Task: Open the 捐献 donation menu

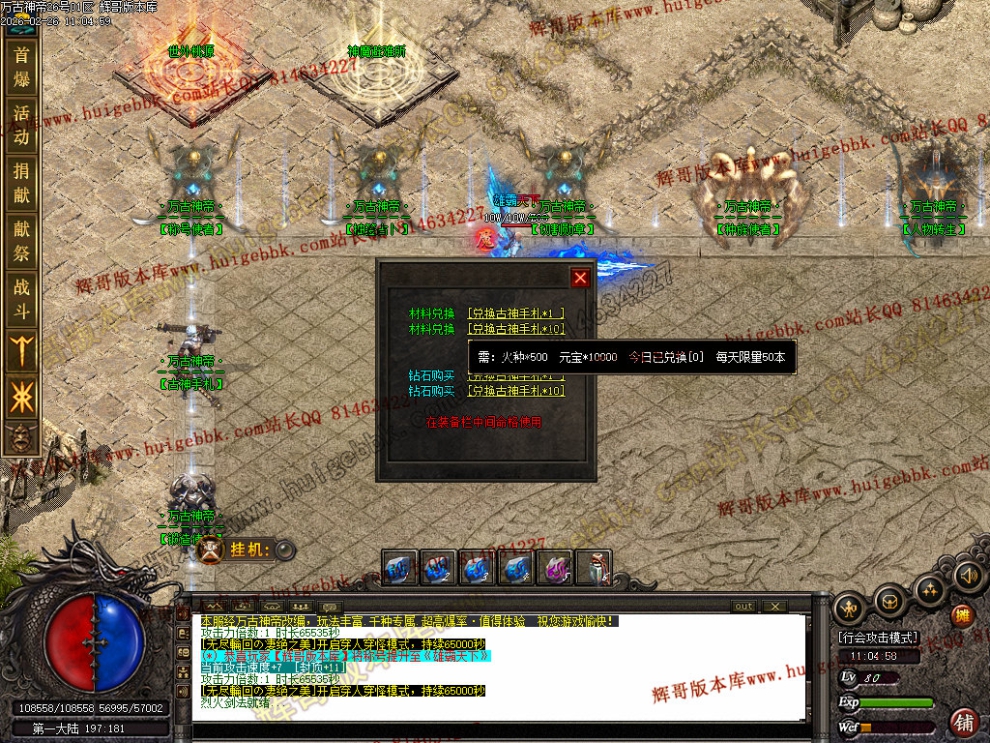Action: coord(20,181)
